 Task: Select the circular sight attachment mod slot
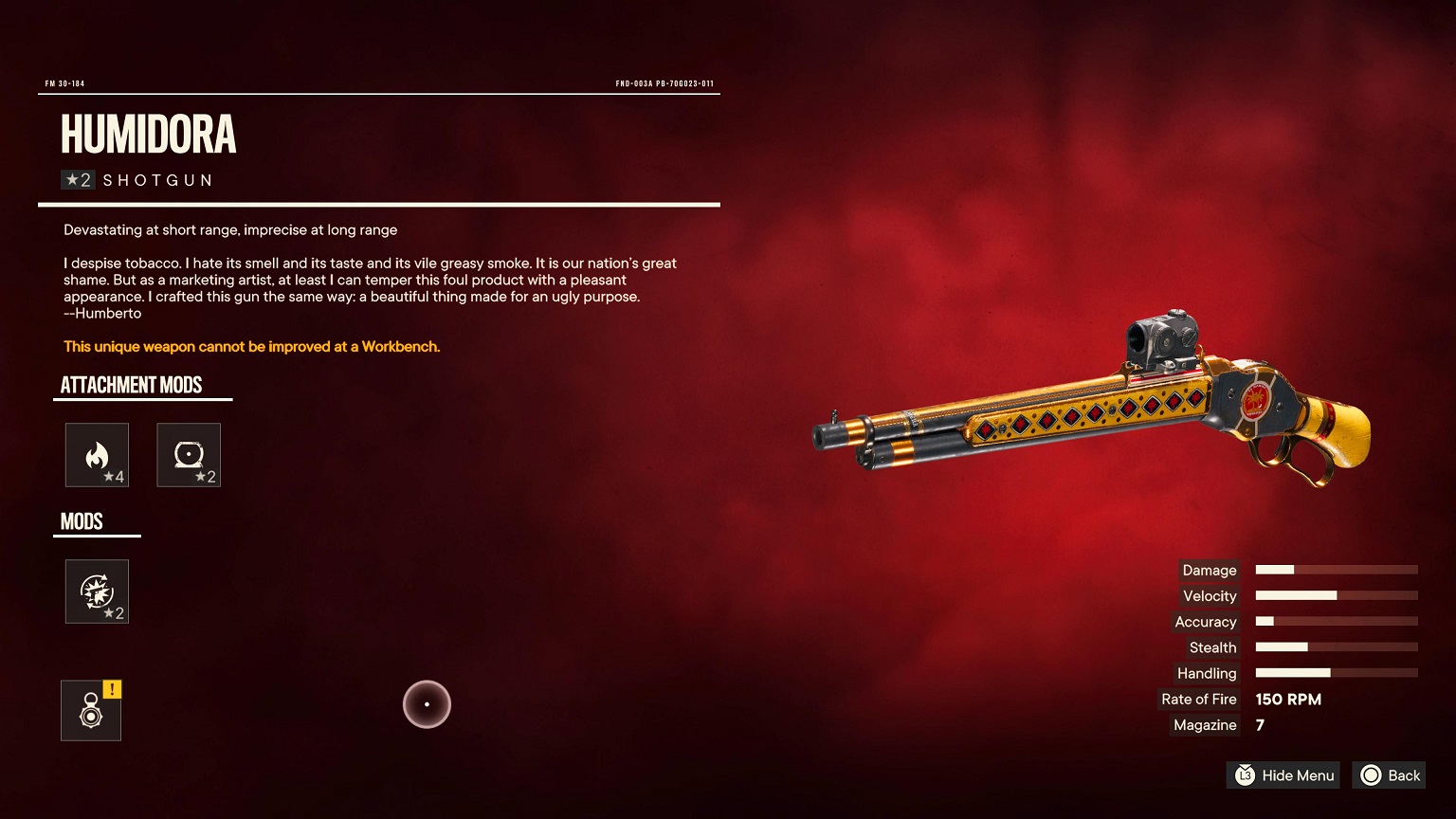point(189,455)
